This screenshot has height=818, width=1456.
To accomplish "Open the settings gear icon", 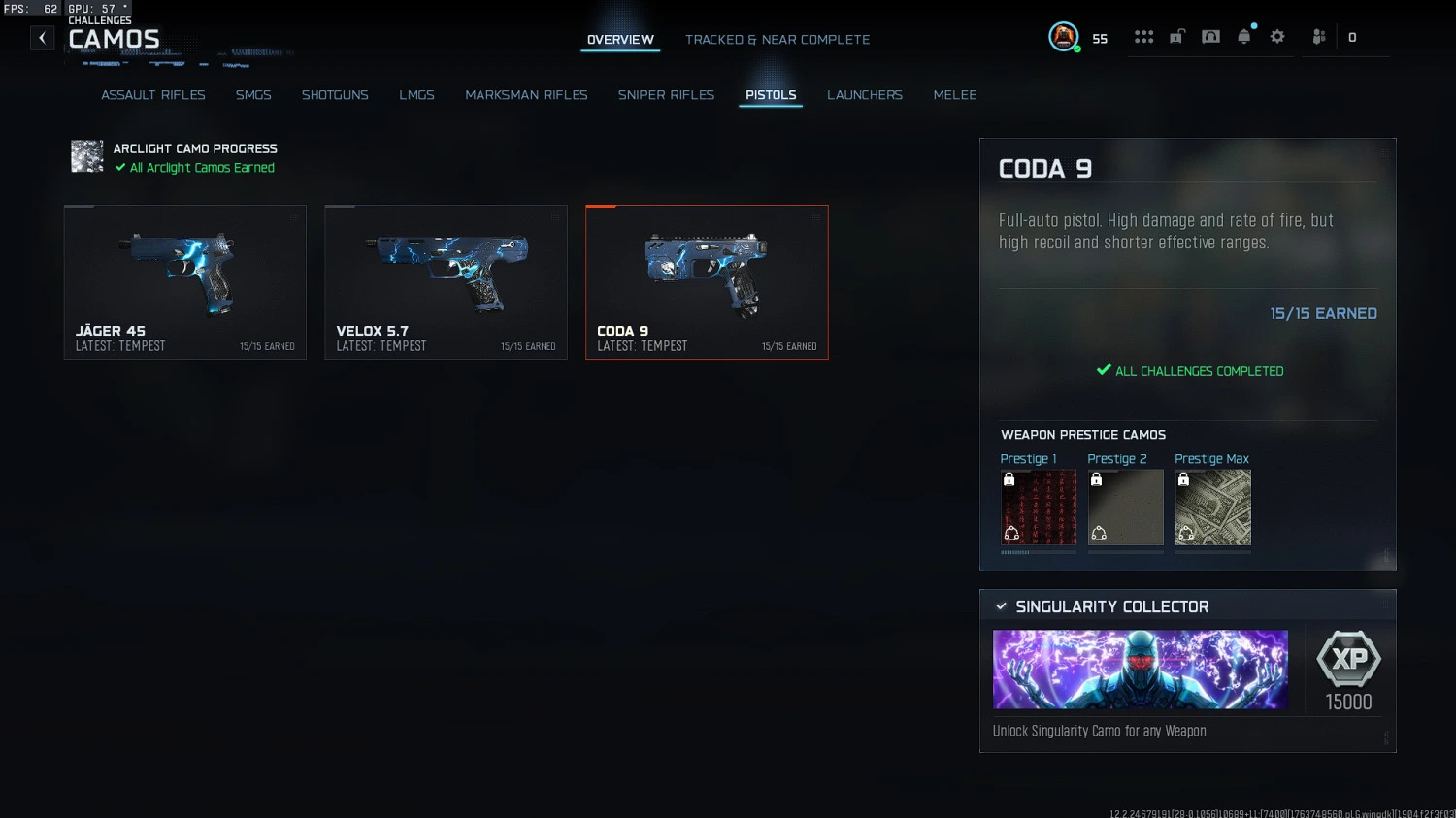I will (1277, 36).
